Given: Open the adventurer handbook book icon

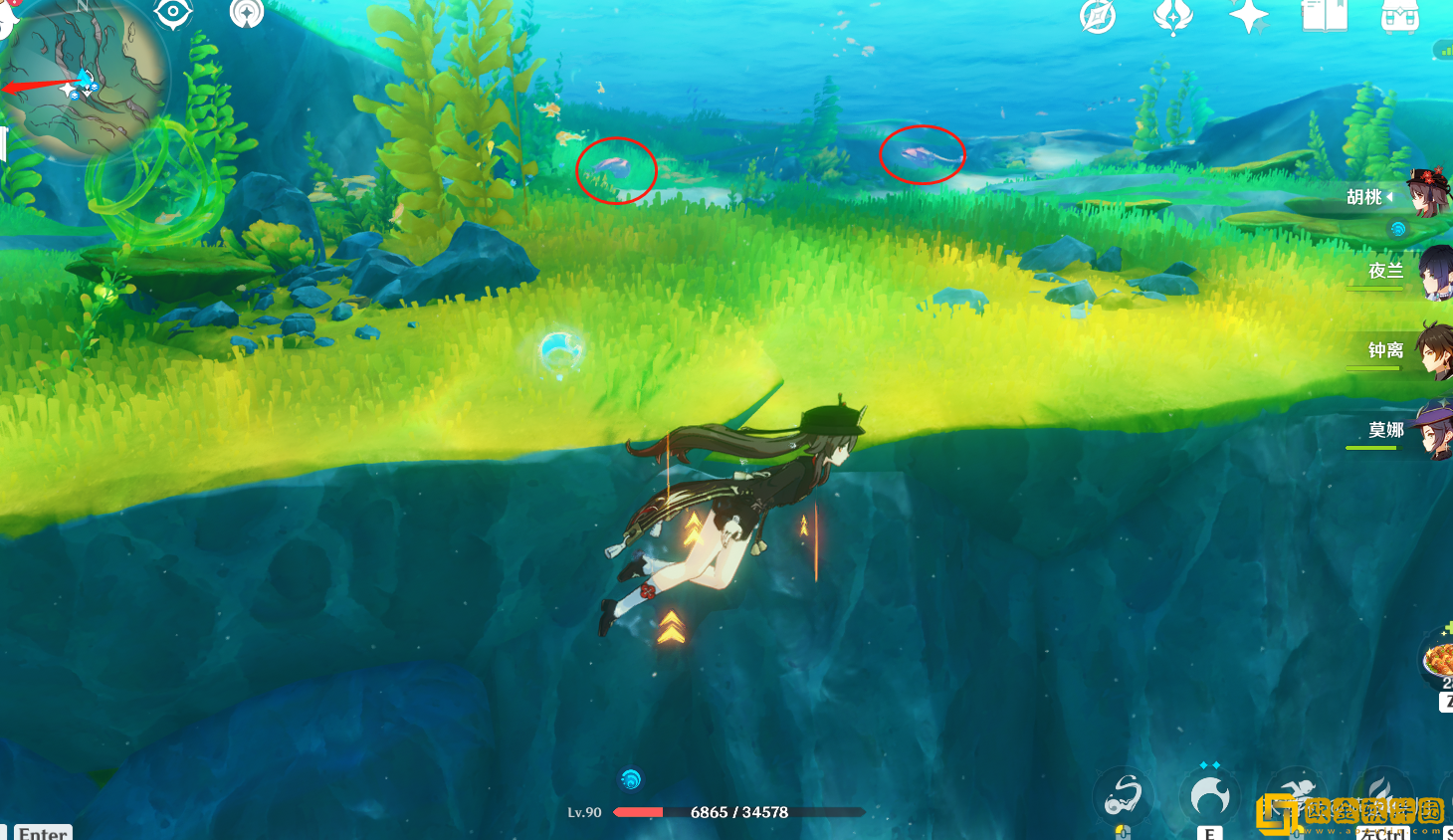Looking at the screenshot, I should (1324, 16).
